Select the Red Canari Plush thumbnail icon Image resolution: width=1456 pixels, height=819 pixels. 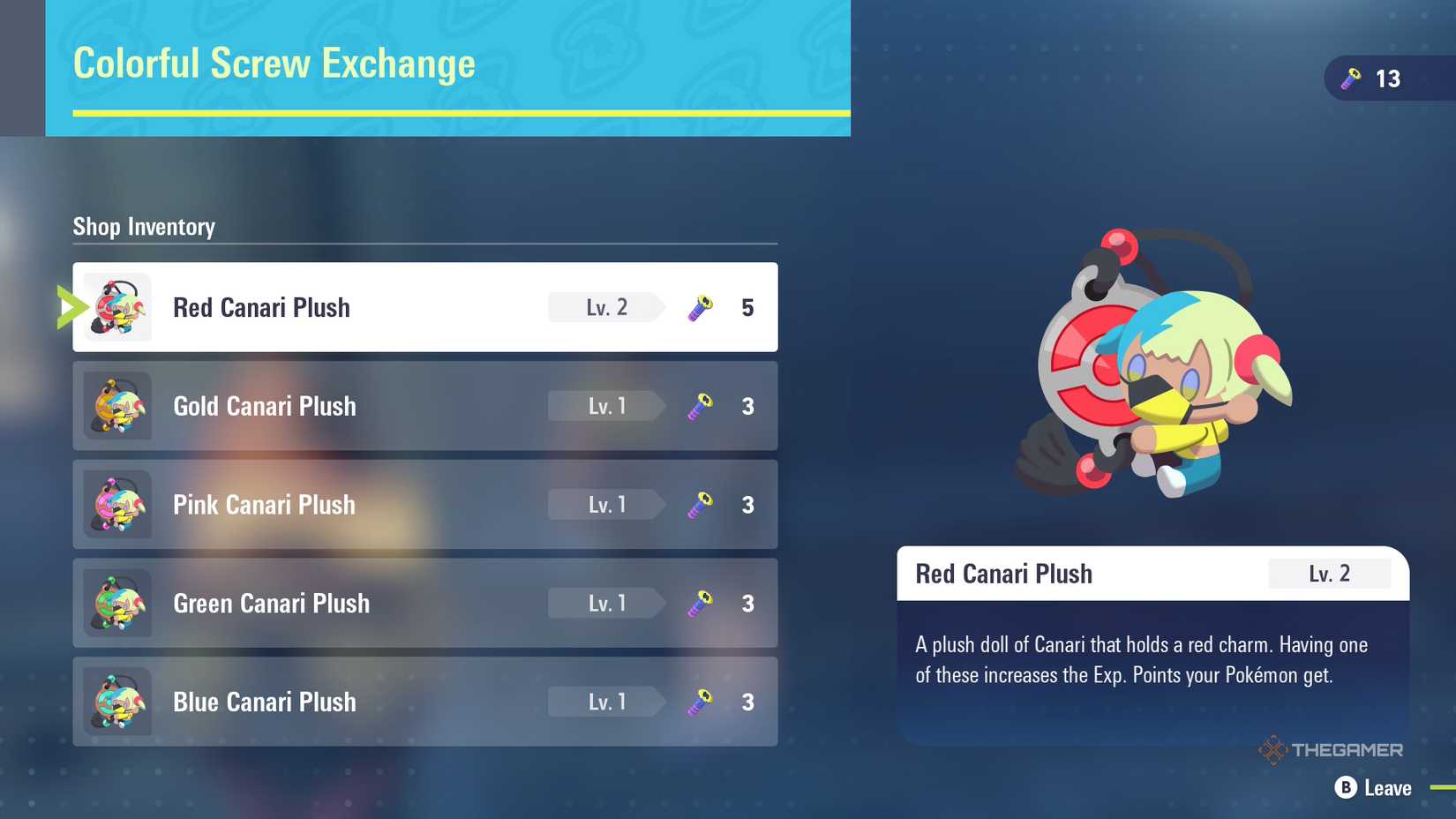tap(118, 307)
